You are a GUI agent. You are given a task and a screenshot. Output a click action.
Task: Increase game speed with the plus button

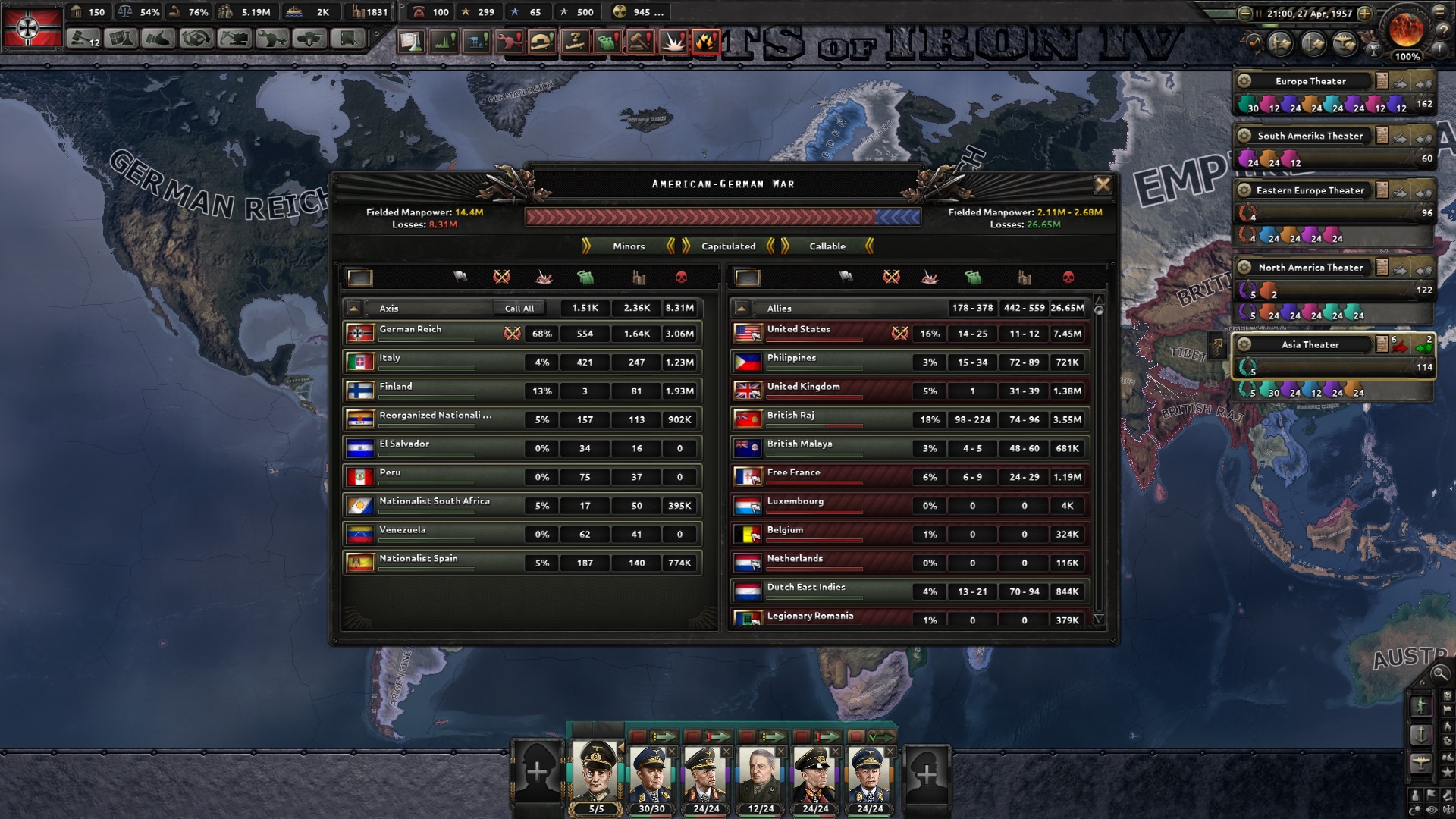[1365, 14]
